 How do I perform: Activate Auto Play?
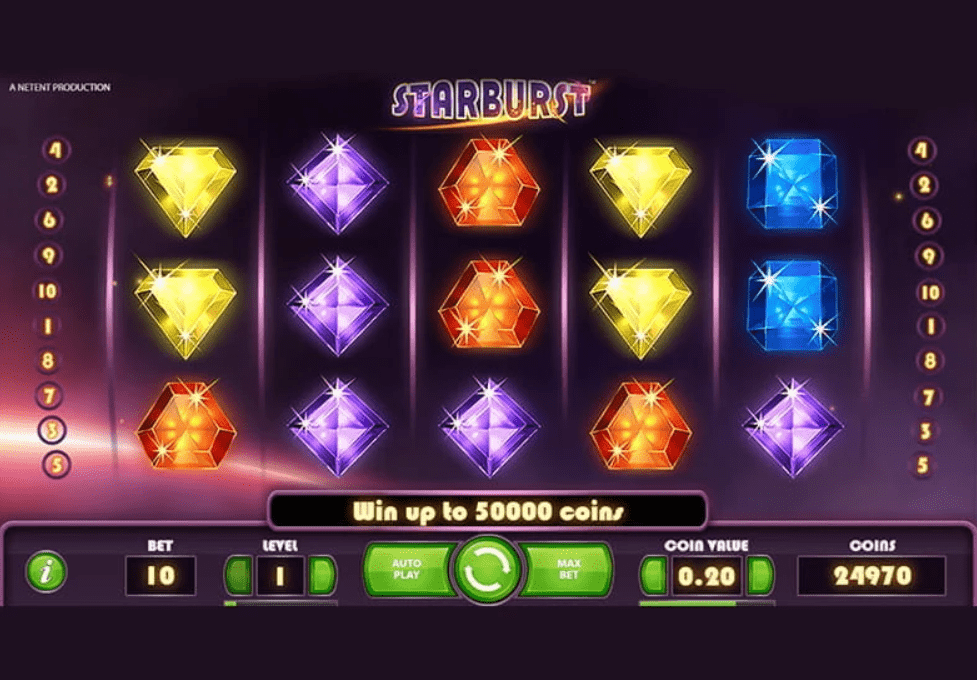click(x=408, y=570)
